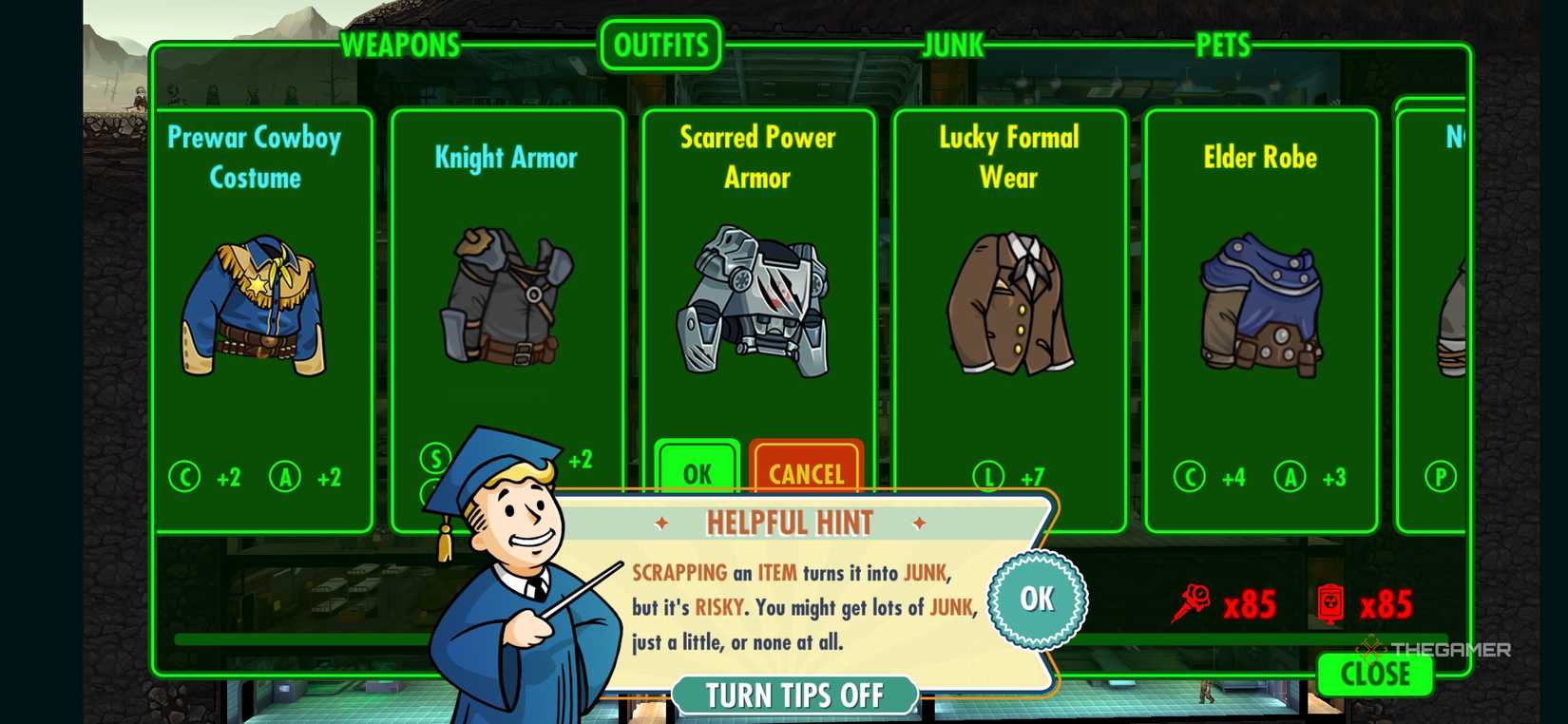Viewport: 1568px width, 724px height.
Task: Switch to the PETS tab
Action: pos(1224,44)
